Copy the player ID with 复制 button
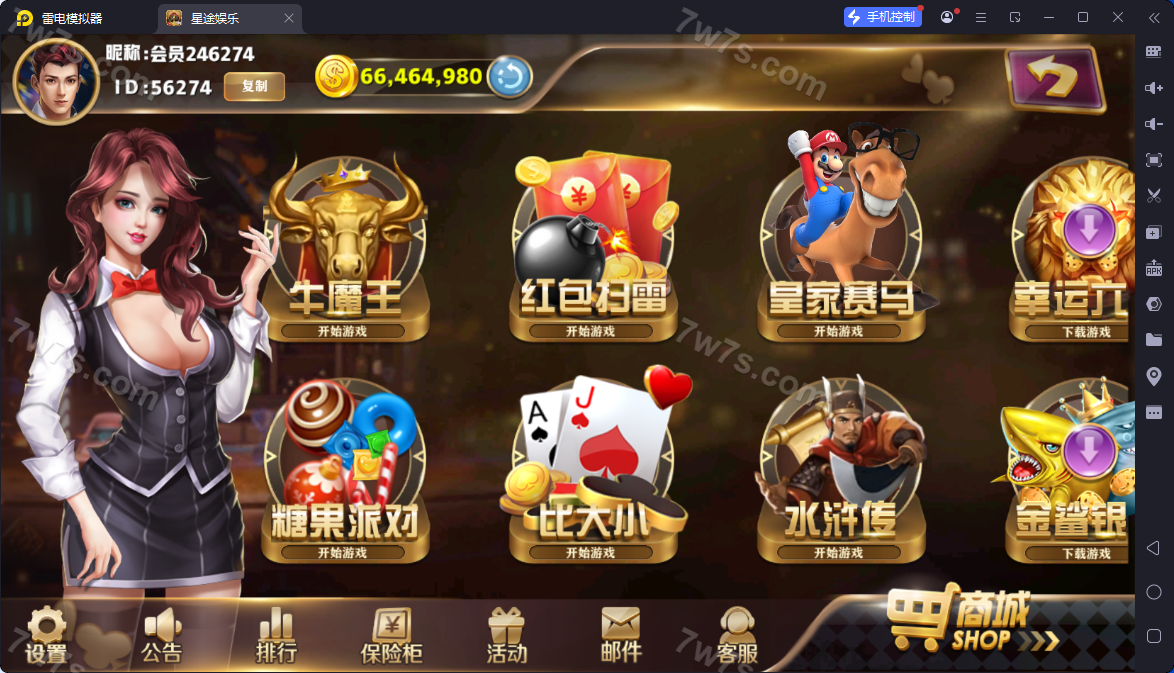 [254, 87]
